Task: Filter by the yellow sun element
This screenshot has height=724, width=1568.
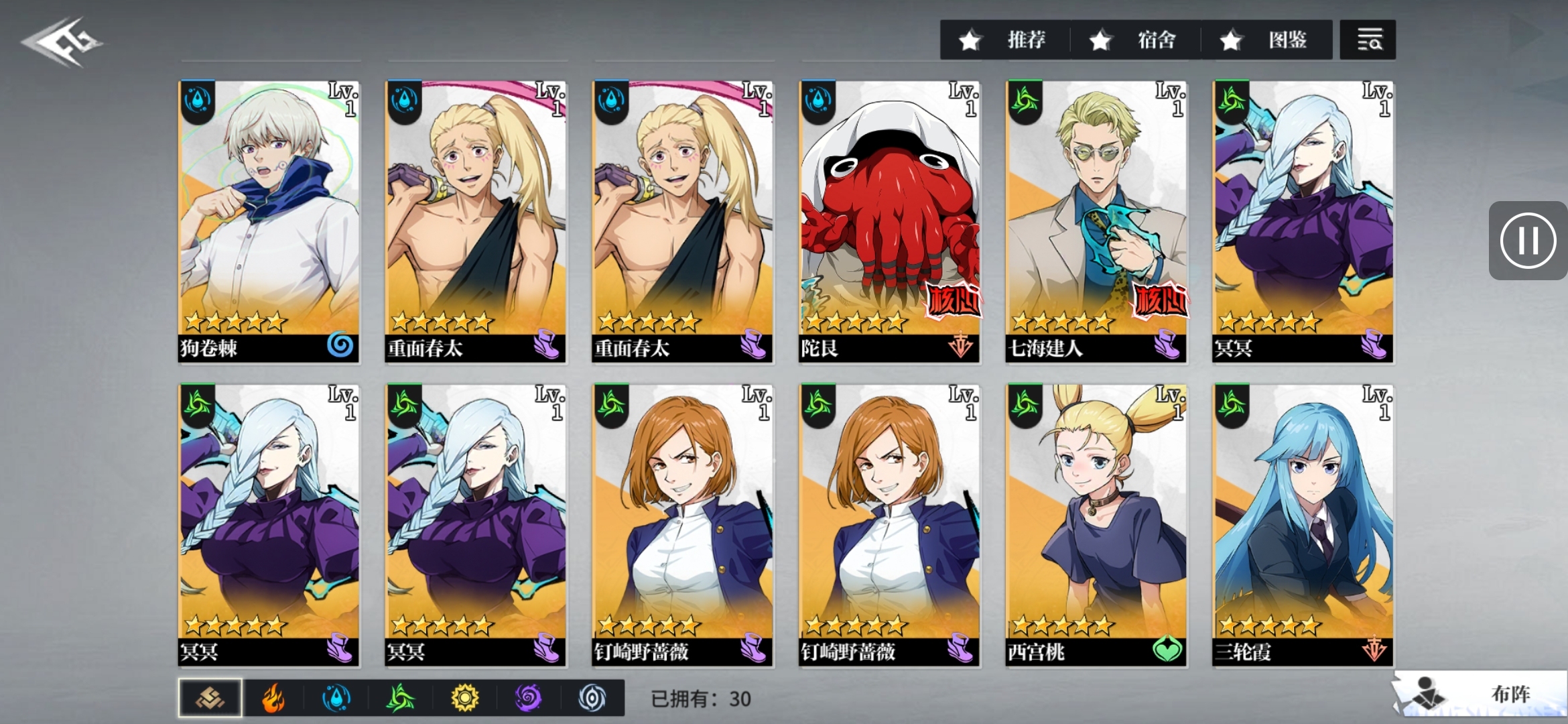Action: pyautogui.click(x=464, y=698)
